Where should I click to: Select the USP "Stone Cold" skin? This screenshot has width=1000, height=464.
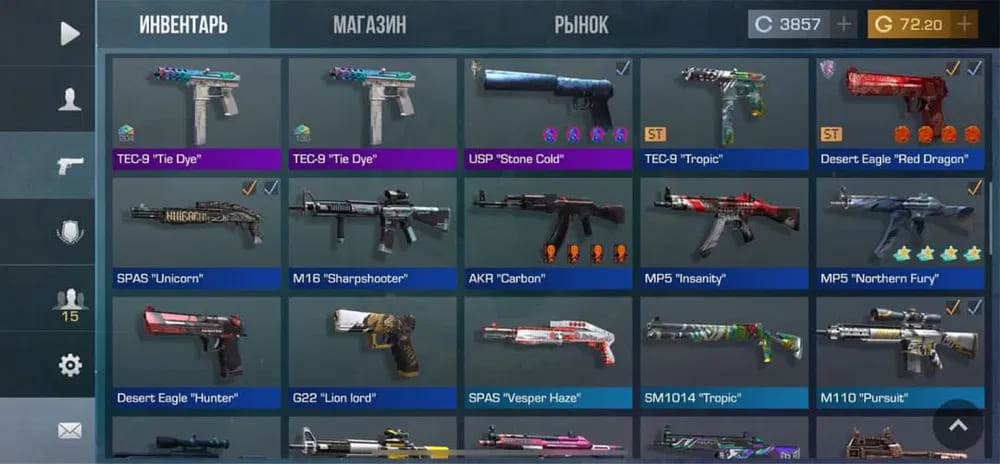tap(548, 112)
